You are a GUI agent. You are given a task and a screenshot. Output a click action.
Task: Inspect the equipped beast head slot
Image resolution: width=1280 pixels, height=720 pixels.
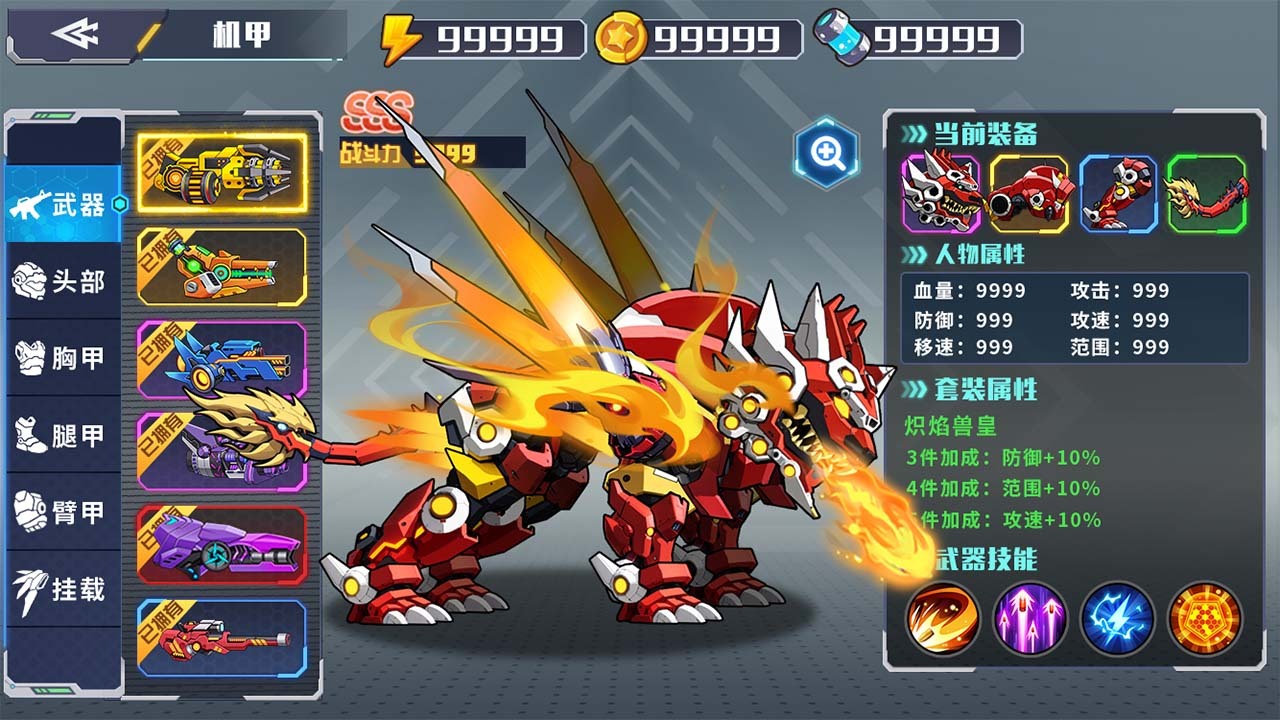pyautogui.click(x=941, y=194)
